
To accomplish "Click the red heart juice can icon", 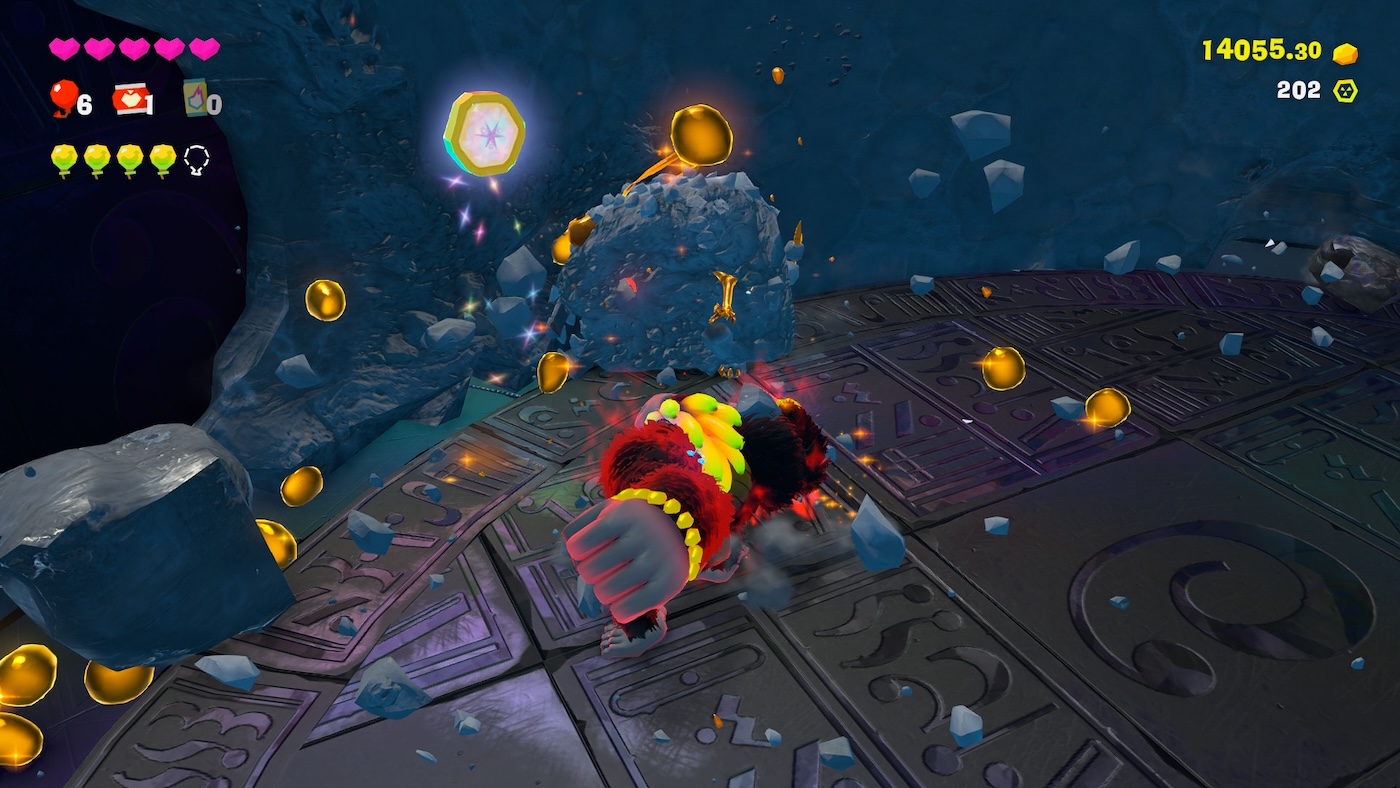I will (x=130, y=98).
